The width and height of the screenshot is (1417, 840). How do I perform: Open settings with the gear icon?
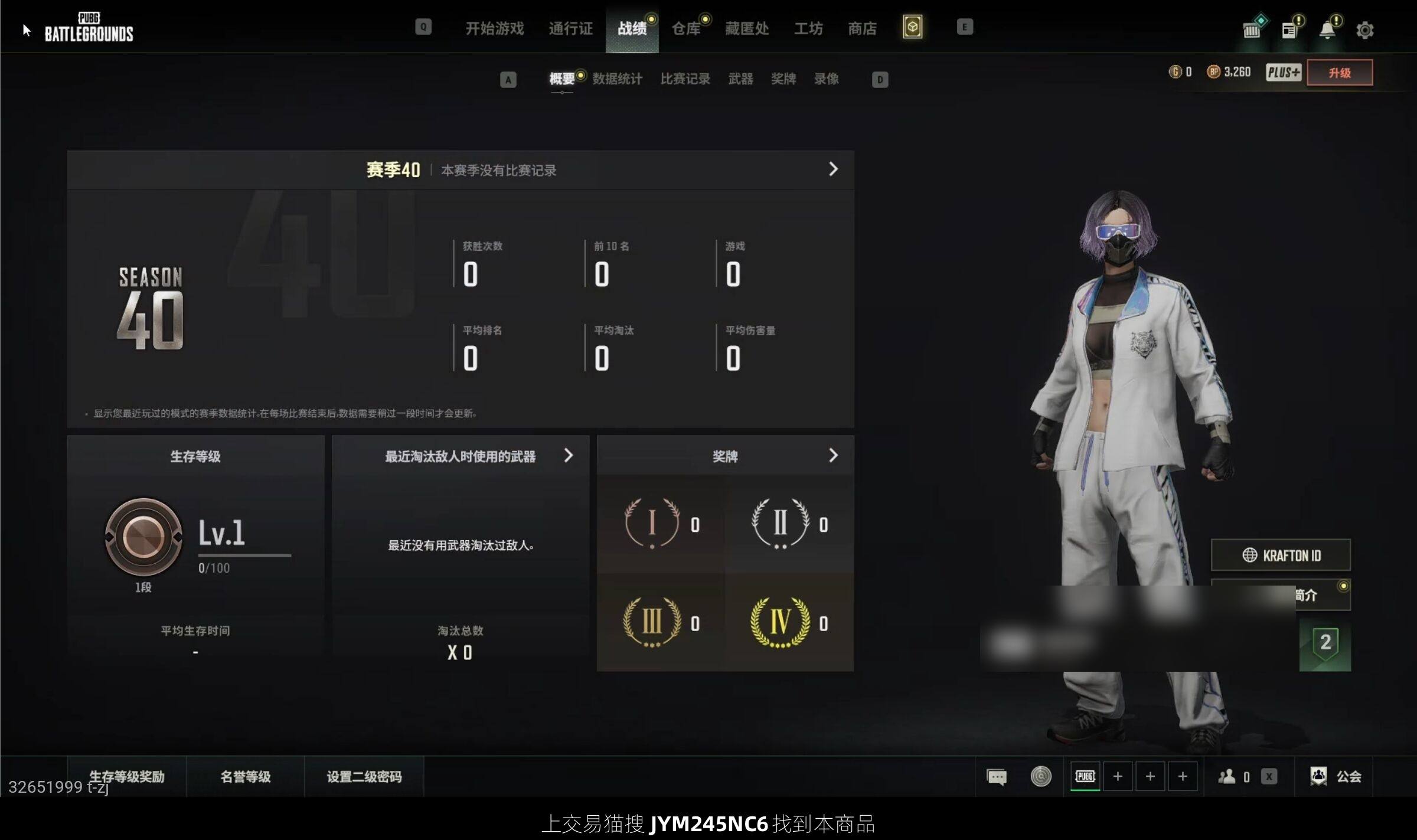pos(1364,30)
